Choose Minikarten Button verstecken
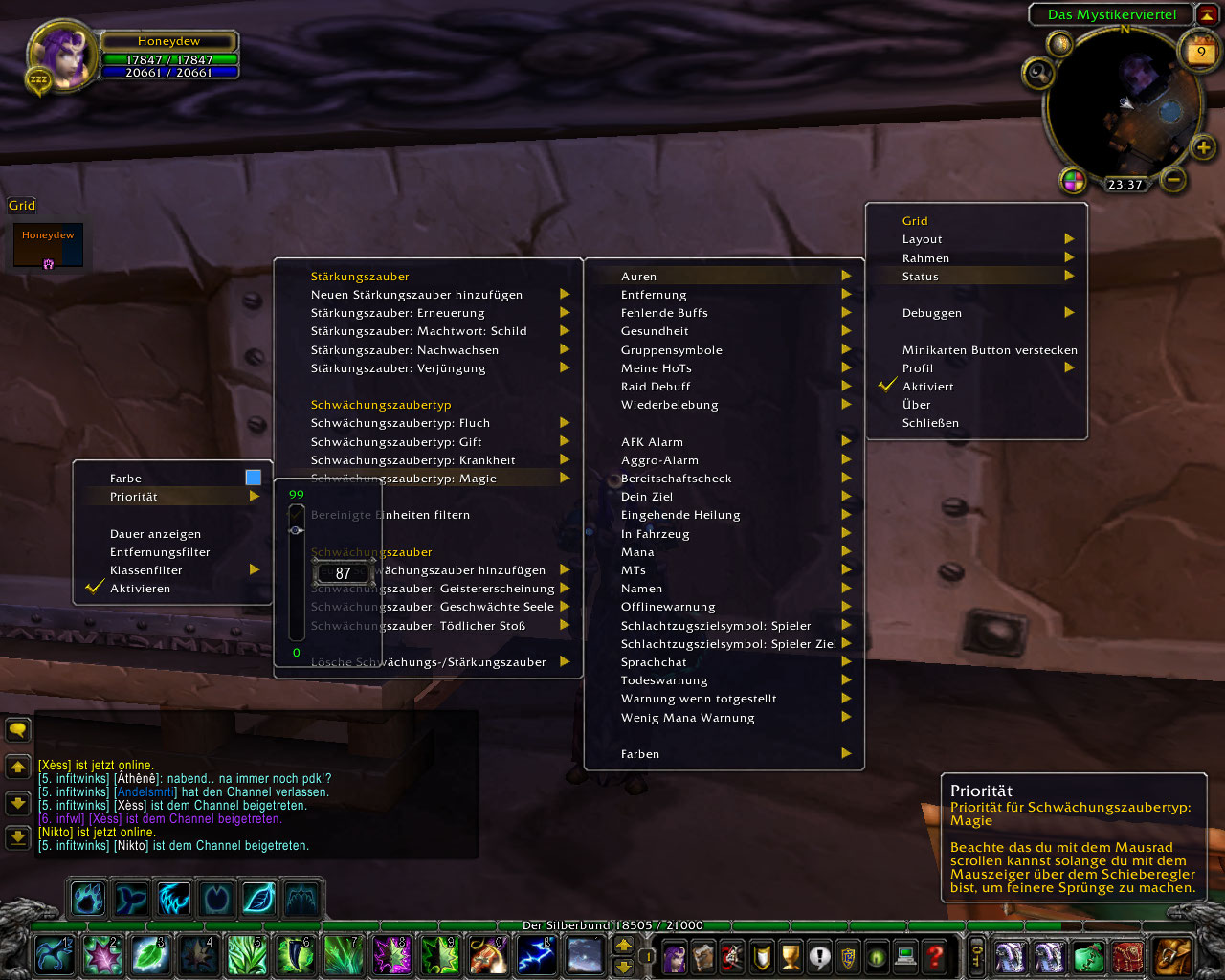 pyautogui.click(x=989, y=350)
